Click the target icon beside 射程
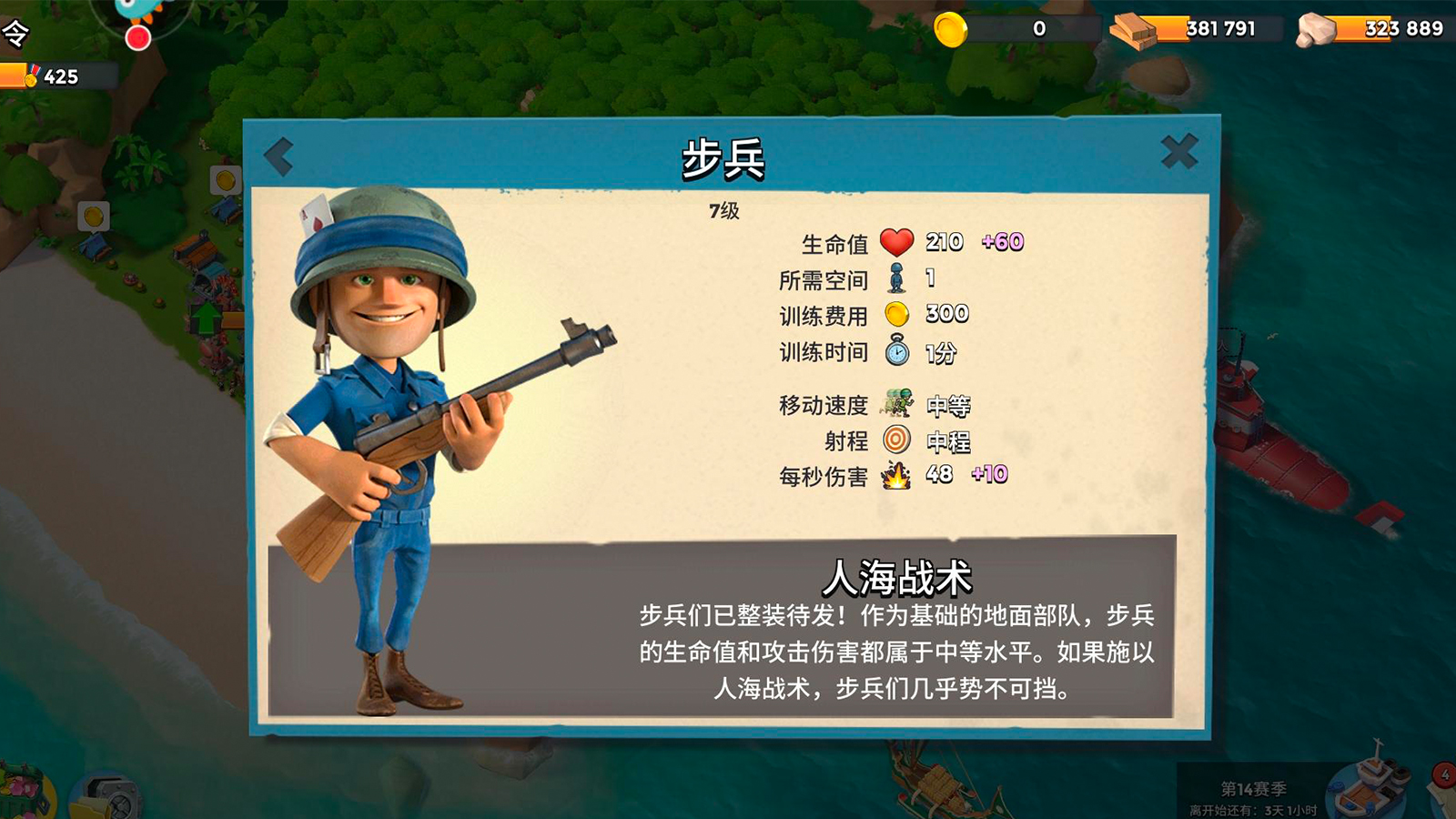 click(x=897, y=439)
